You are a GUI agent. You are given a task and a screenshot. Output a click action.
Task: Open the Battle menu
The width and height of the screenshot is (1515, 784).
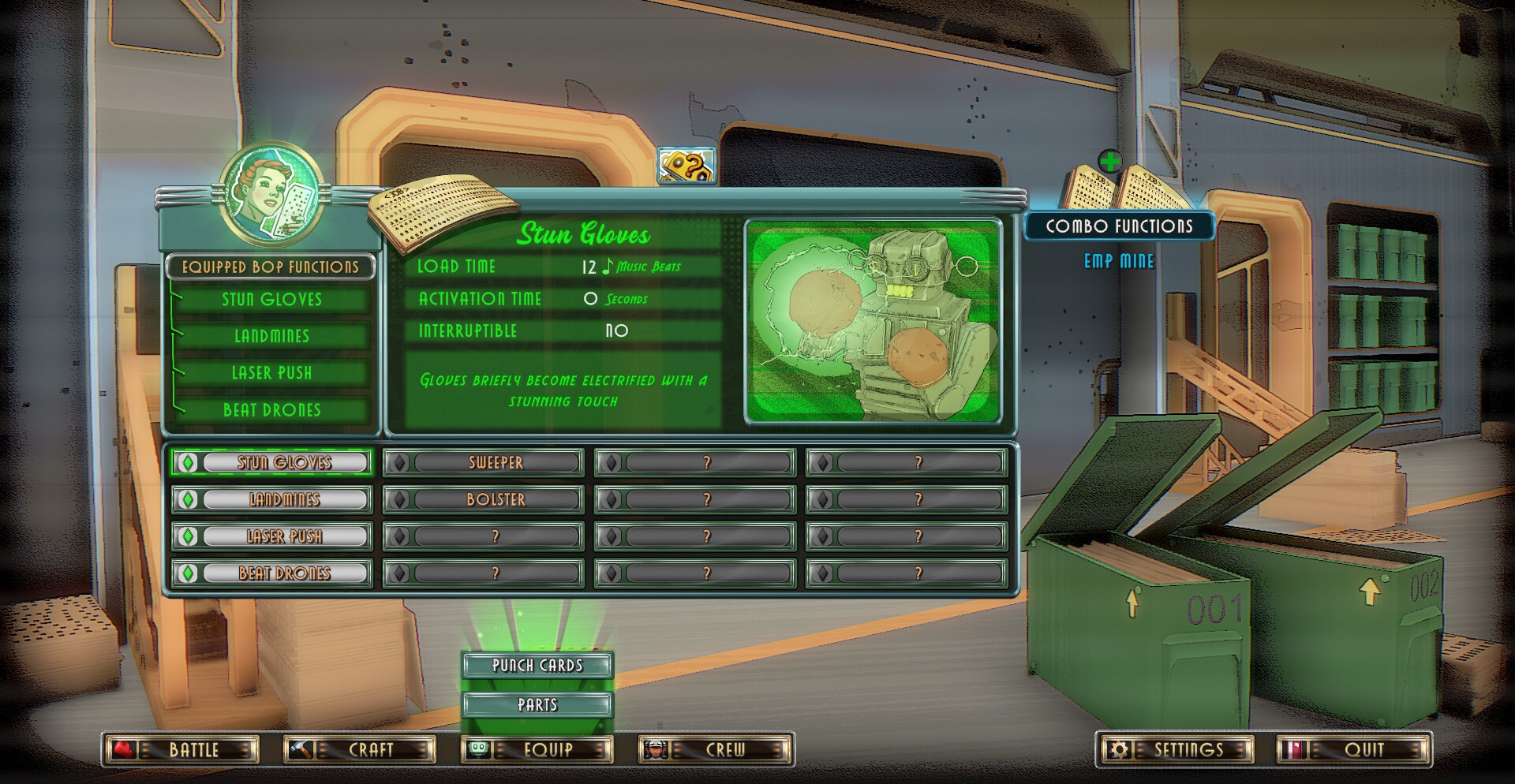pyautogui.click(x=181, y=749)
